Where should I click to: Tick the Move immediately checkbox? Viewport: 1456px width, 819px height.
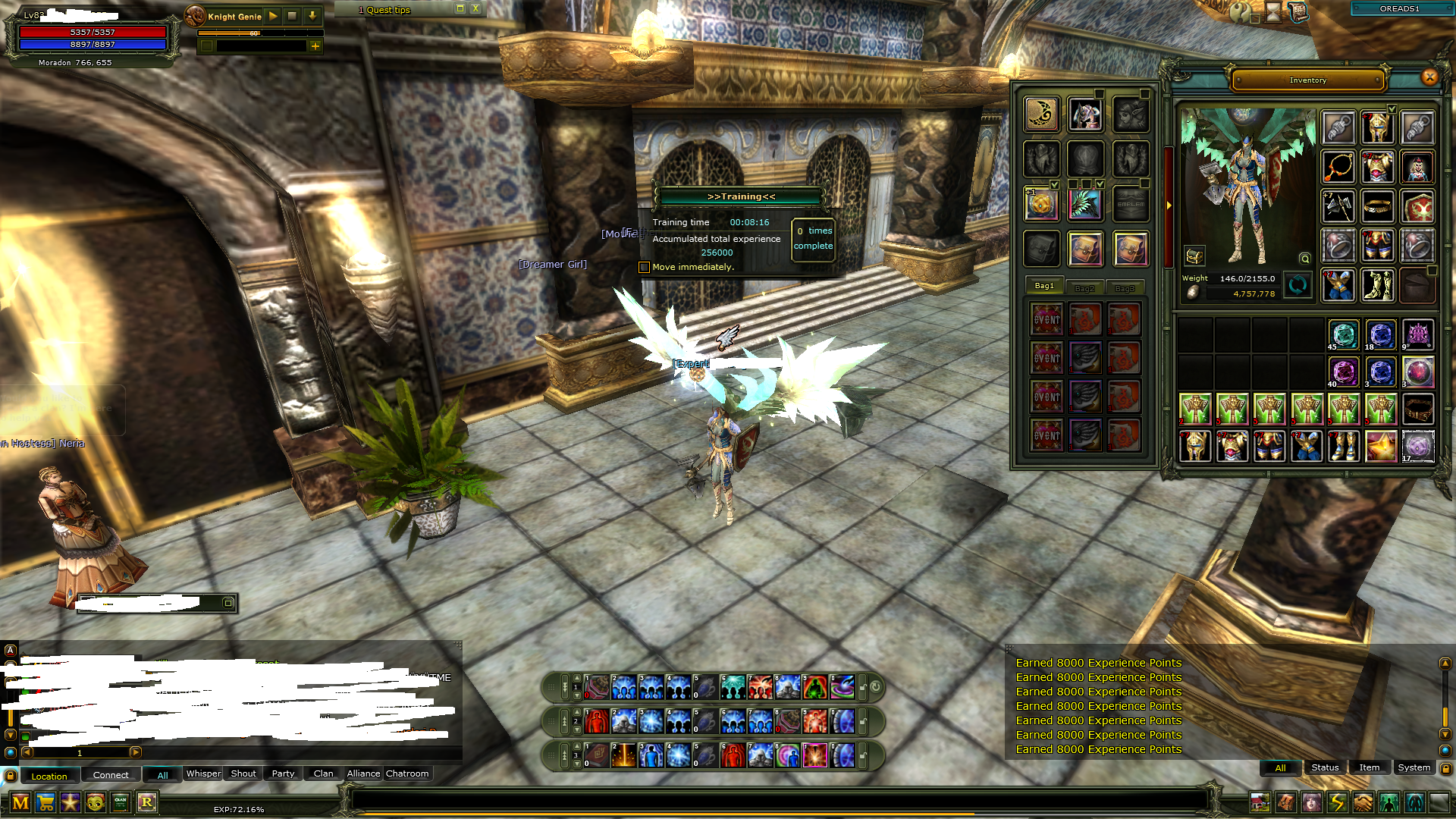(644, 267)
